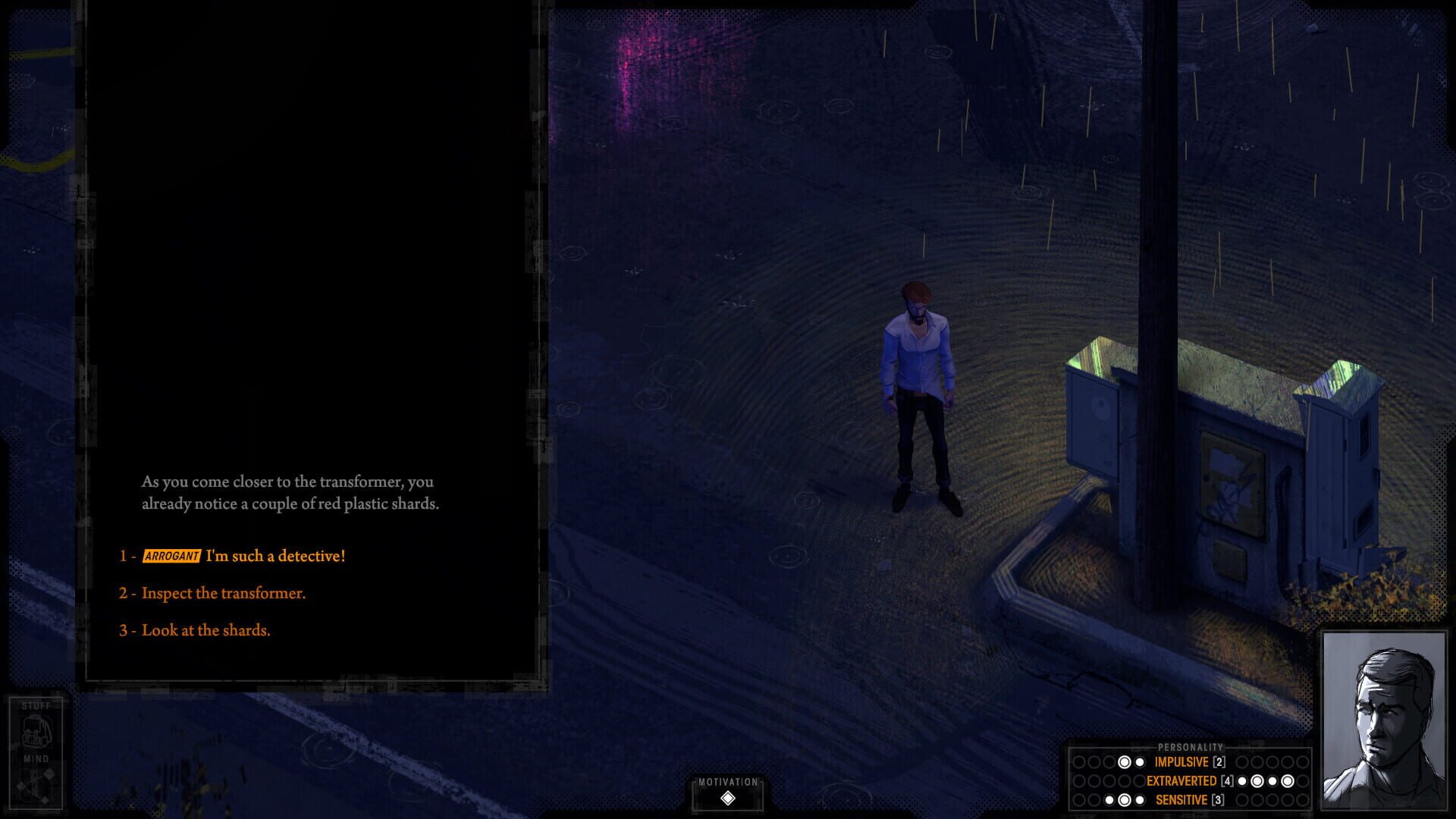Switch to the MIND tab

coord(36,758)
